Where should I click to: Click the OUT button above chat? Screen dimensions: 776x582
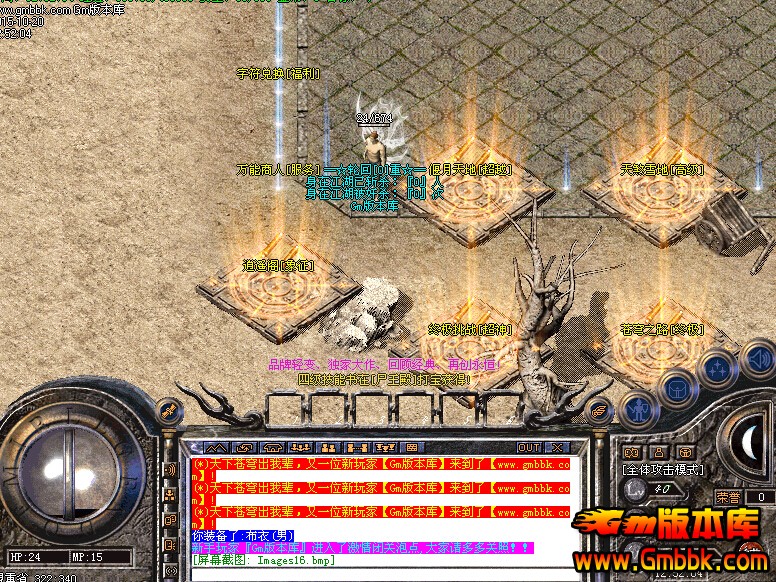coord(529,447)
